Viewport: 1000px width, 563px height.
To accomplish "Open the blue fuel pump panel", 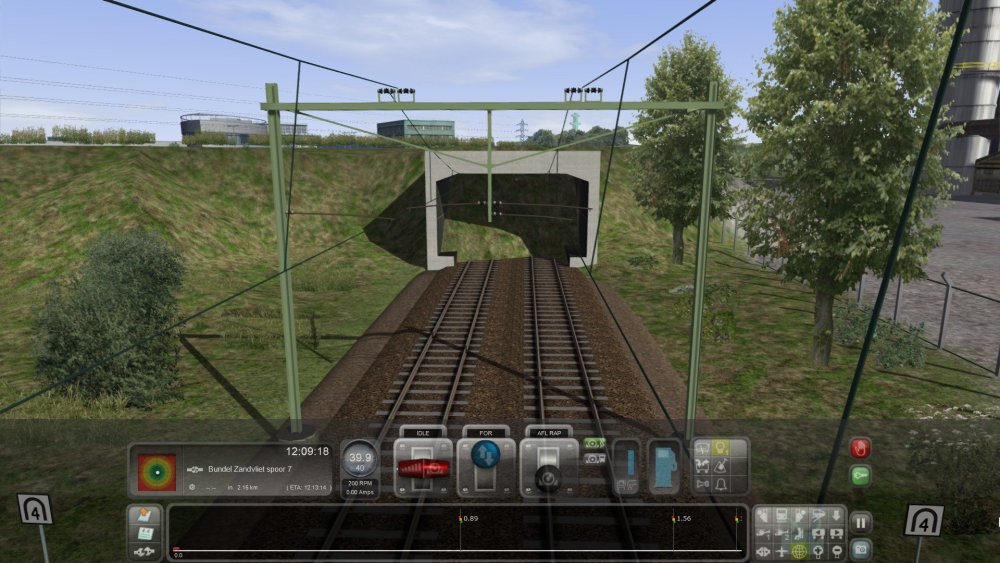I will (664, 467).
